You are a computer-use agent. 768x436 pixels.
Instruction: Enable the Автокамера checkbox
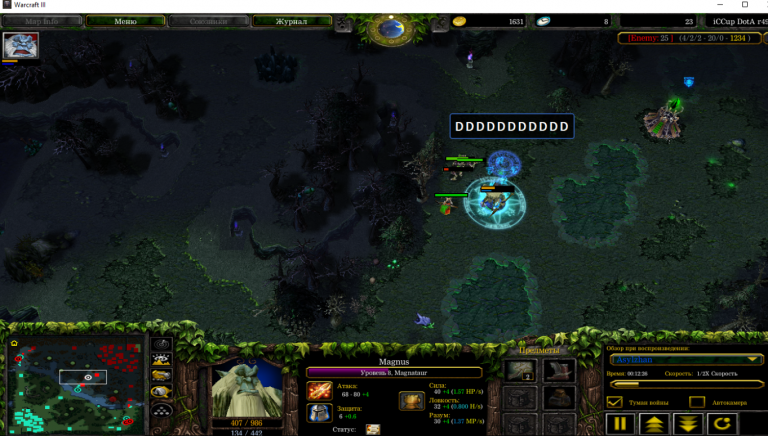click(695, 401)
